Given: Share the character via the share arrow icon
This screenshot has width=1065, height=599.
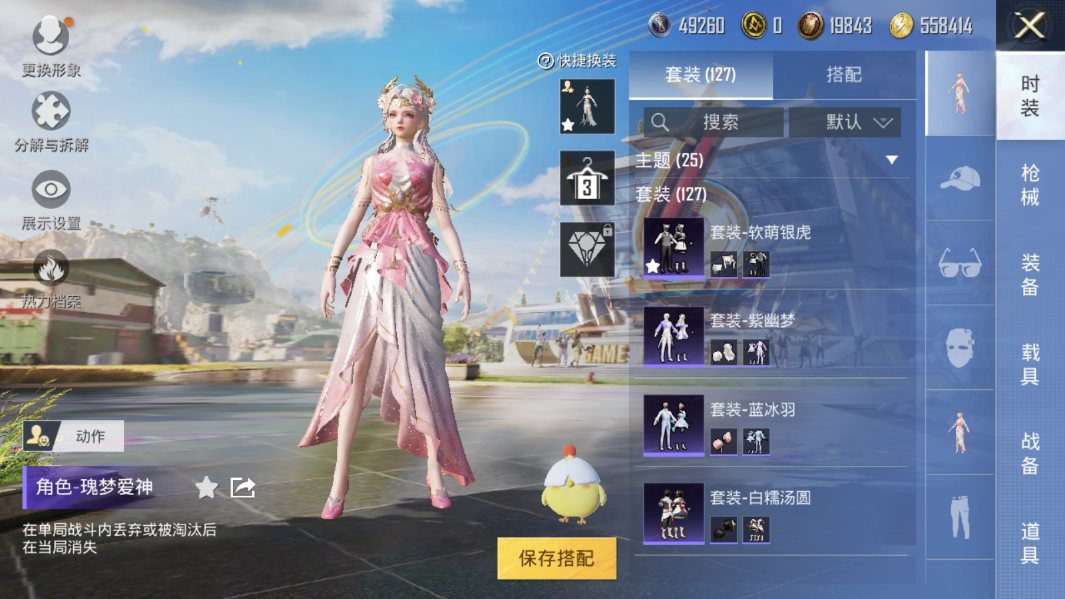Looking at the screenshot, I should click(243, 487).
